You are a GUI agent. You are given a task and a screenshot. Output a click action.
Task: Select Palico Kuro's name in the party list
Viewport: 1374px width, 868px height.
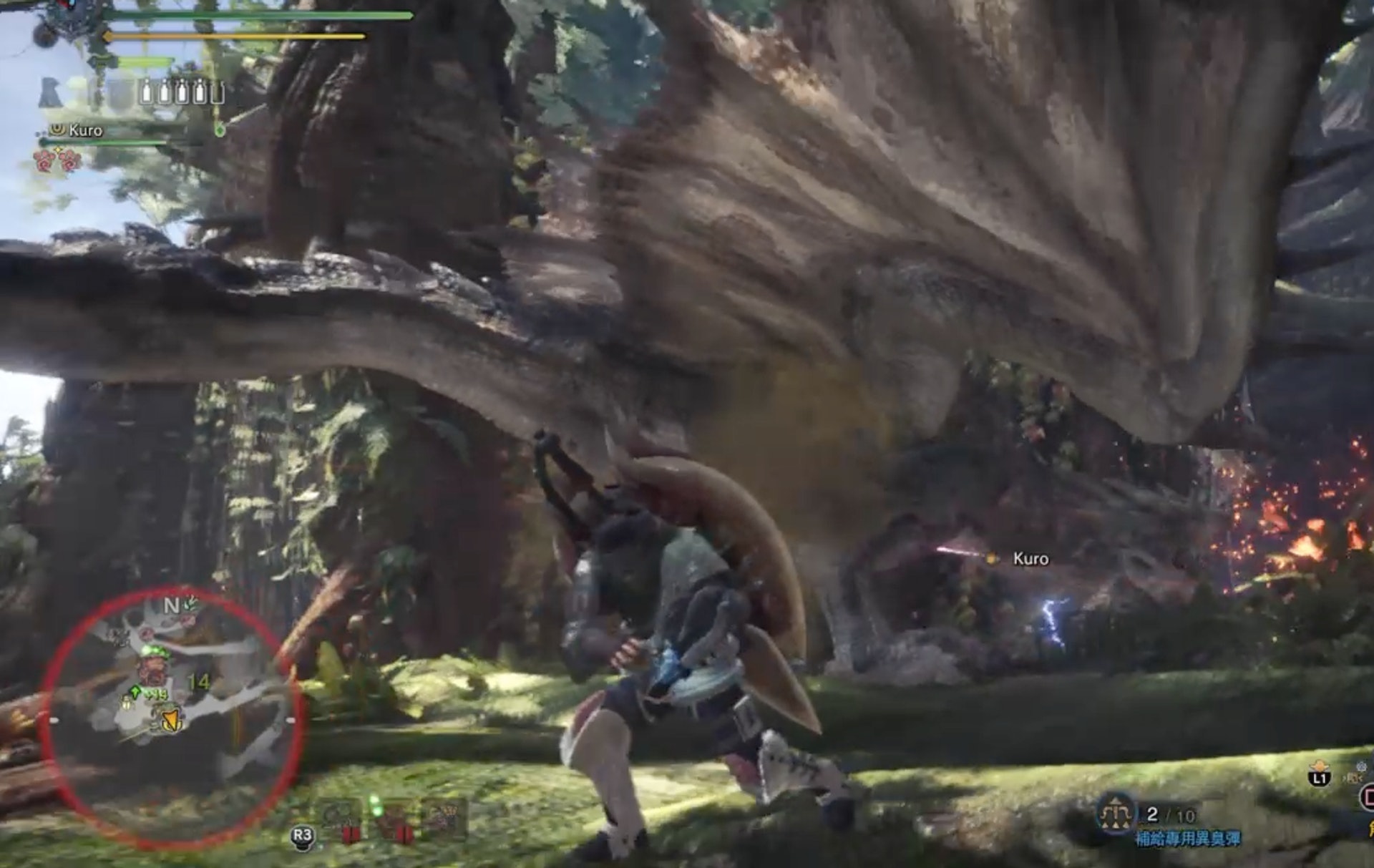point(85,130)
